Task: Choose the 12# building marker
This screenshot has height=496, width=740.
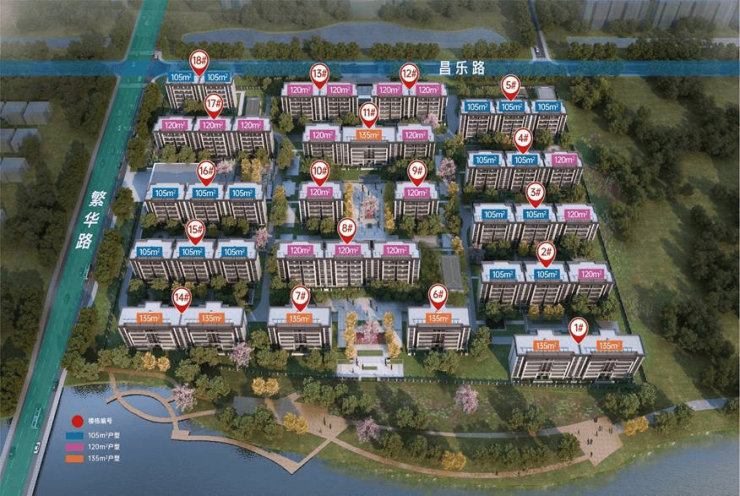Action: tap(409, 73)
